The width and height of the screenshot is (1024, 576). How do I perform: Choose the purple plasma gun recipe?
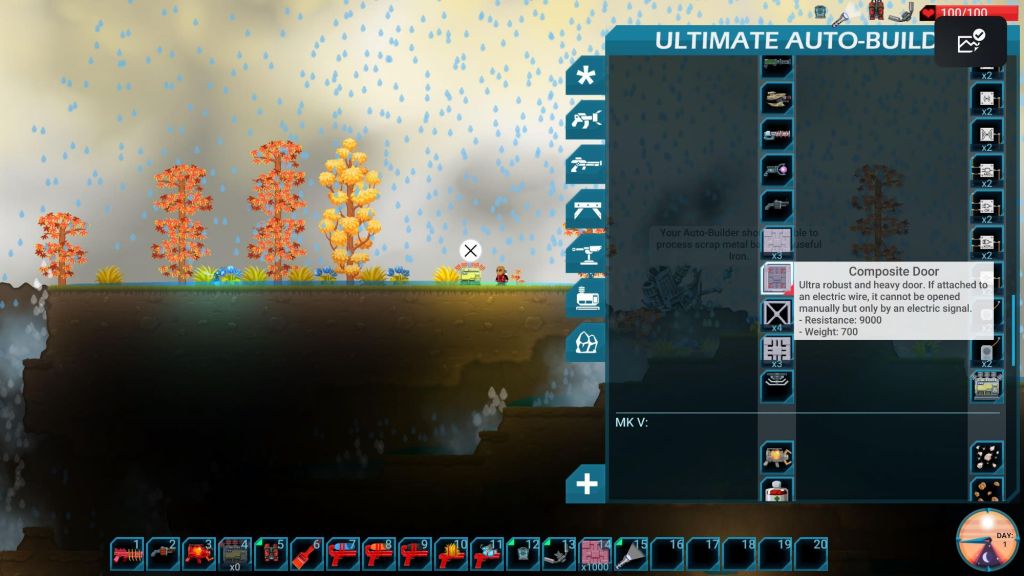coord(777,169)
